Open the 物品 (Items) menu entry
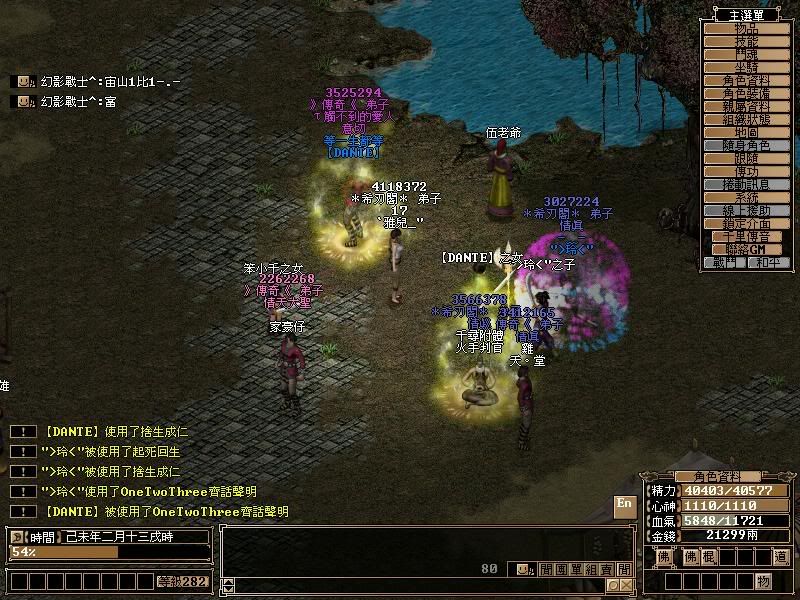The height and width of the screenshot is (600, 800). (x=746, y=29)
